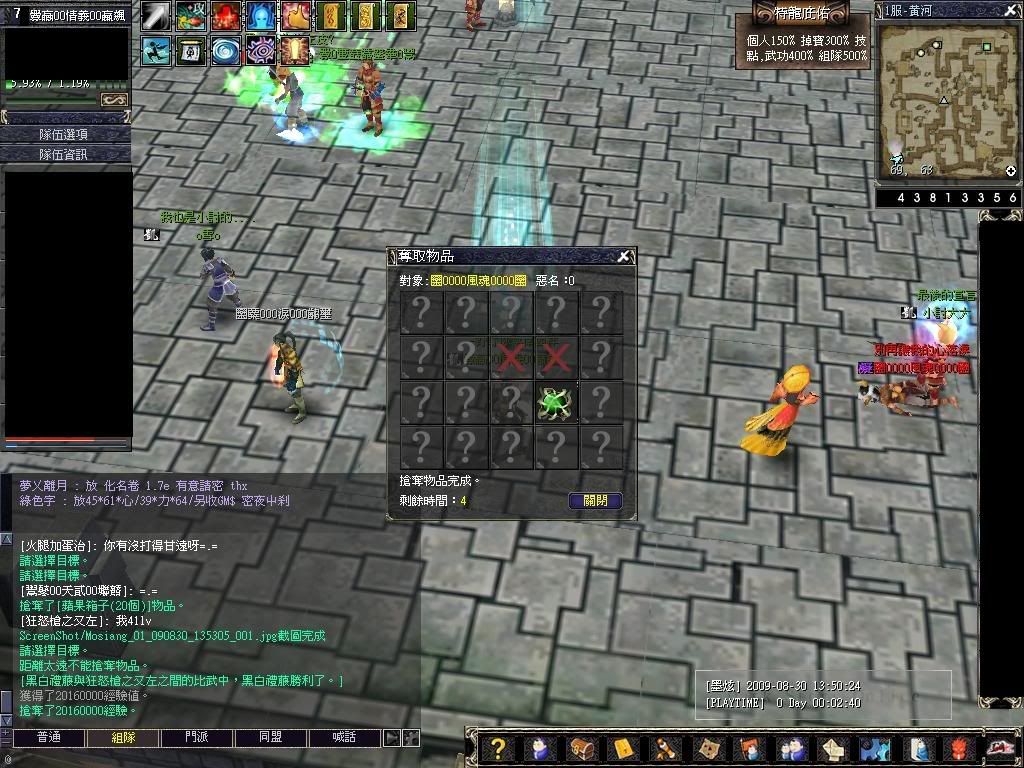Click the 黃河 minimap
This screenshot has height=768, width=1024.
point(945,100)
